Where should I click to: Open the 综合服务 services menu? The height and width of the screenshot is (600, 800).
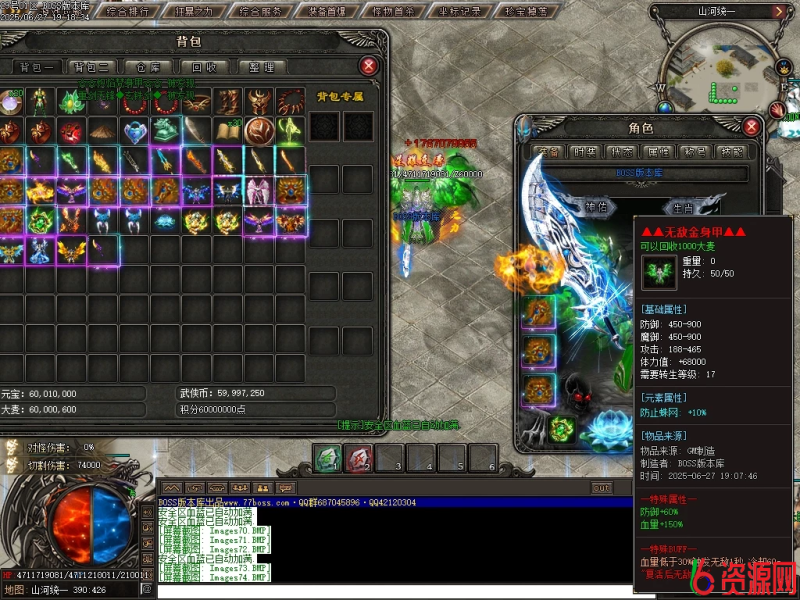(263, 11)
